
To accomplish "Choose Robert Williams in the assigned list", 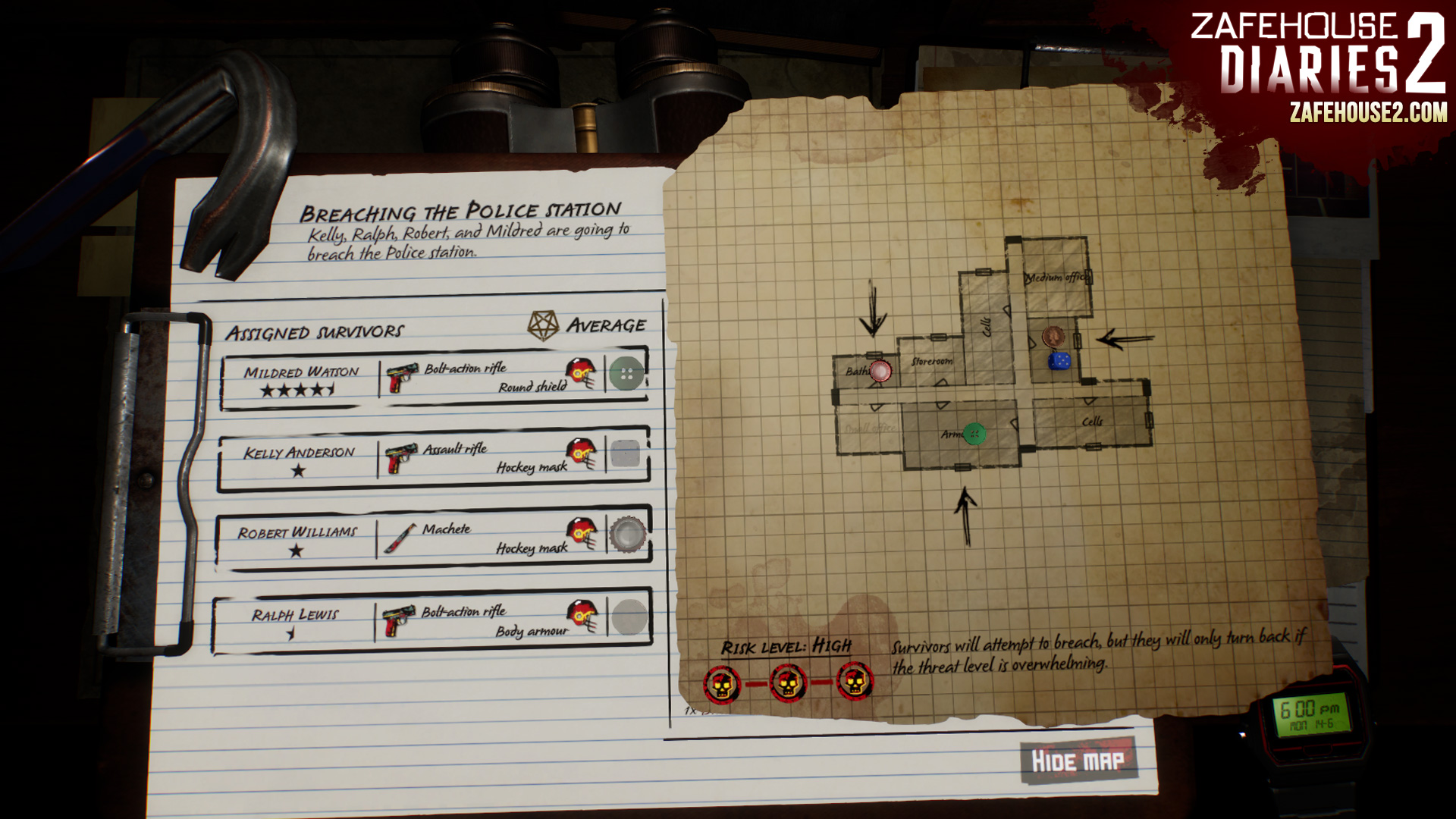I will pyautogui.click(x=297, y=540).
